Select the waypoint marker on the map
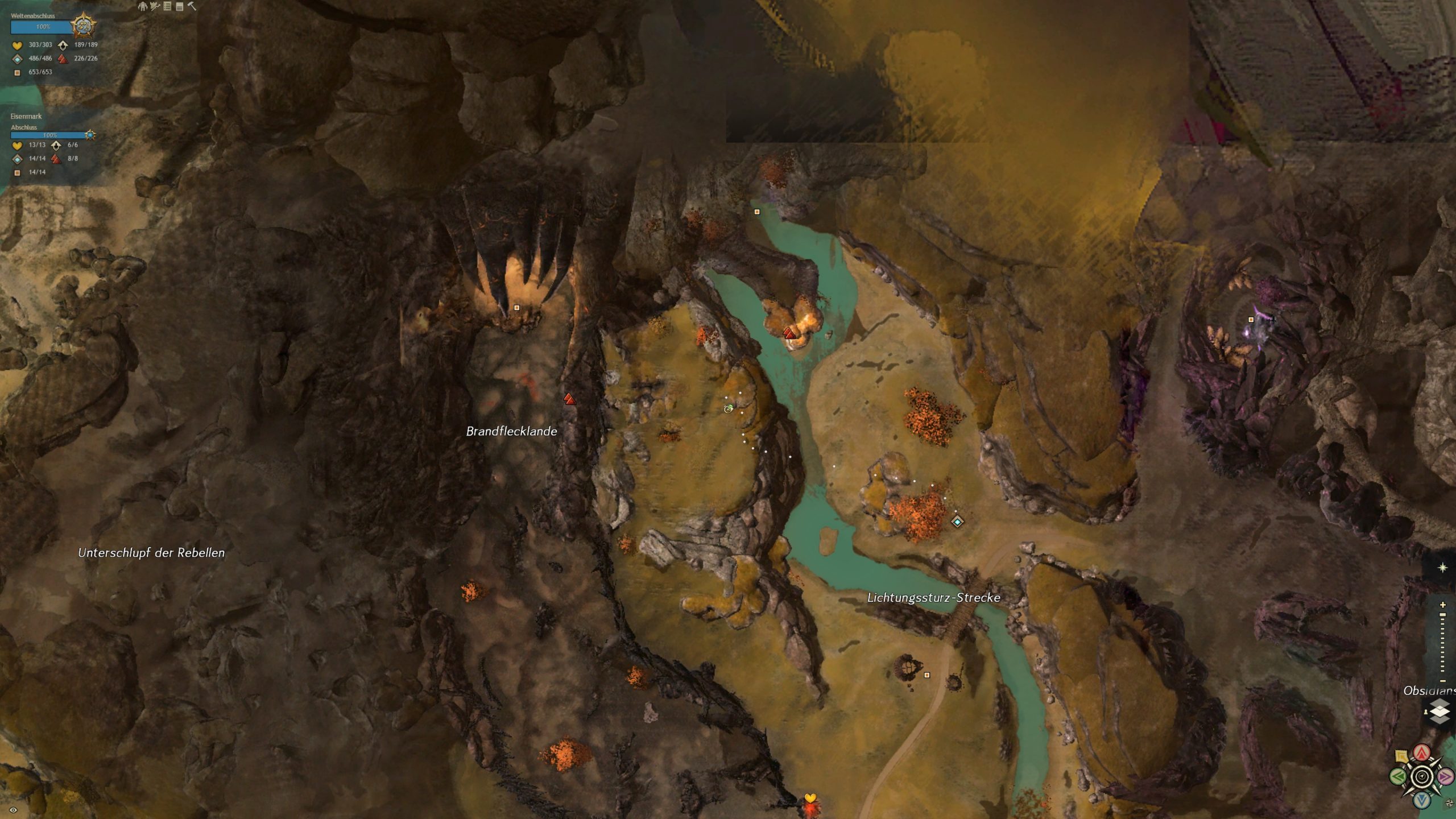Image resolution: width=1456 pixels, height=819 pixels. pos(957,522)
